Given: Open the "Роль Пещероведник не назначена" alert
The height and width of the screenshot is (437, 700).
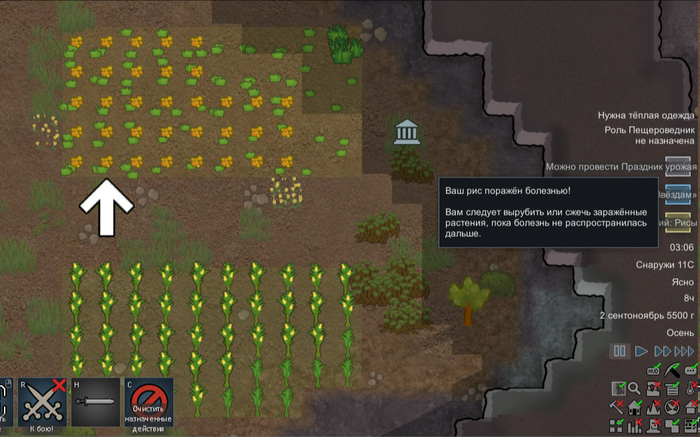Looking at the screenshot, I should click(647, 135).
